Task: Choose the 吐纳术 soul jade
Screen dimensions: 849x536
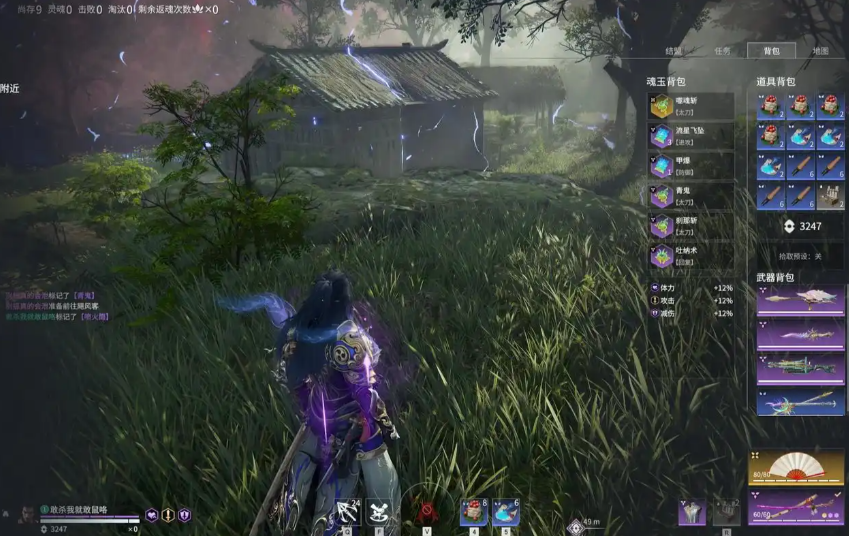Action: click(x=691, y=256)
